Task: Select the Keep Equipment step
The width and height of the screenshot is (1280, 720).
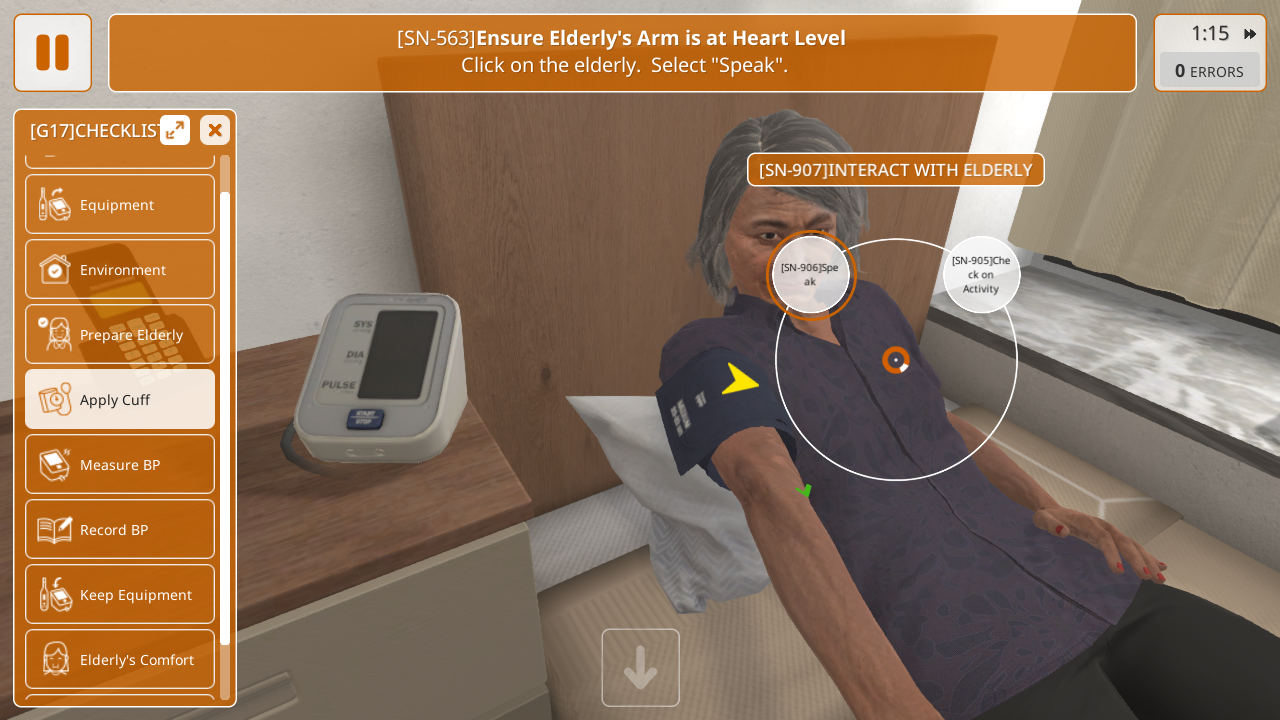Action: (120, 594)
